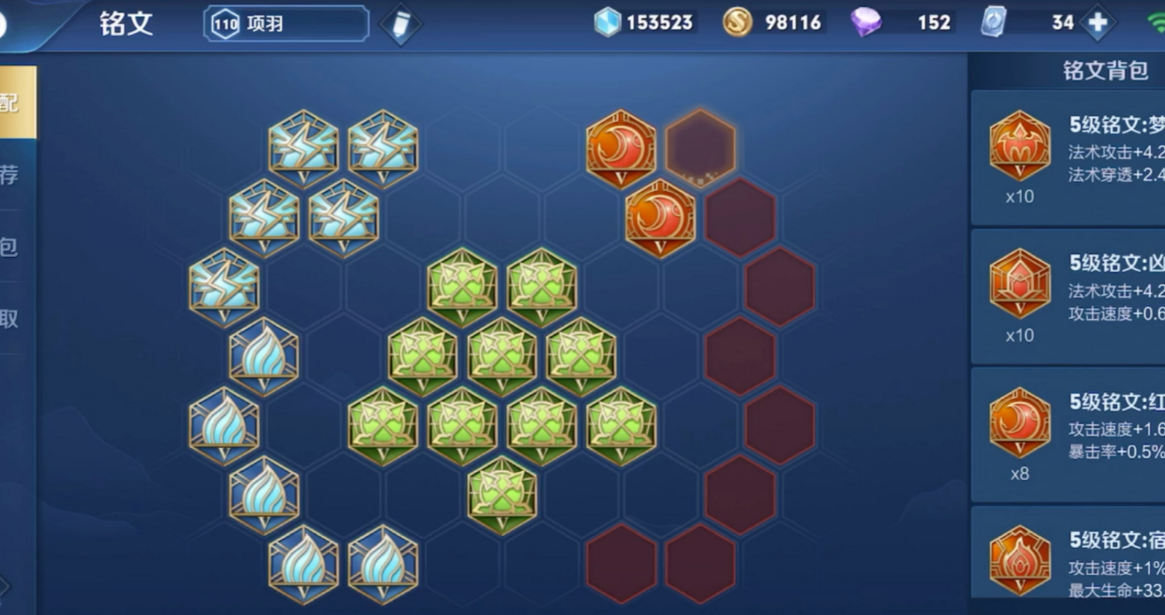Open the 荐 recommendations tab
Screen dimensions: 1165x615
pyautogui.click(x=10, y=175)
